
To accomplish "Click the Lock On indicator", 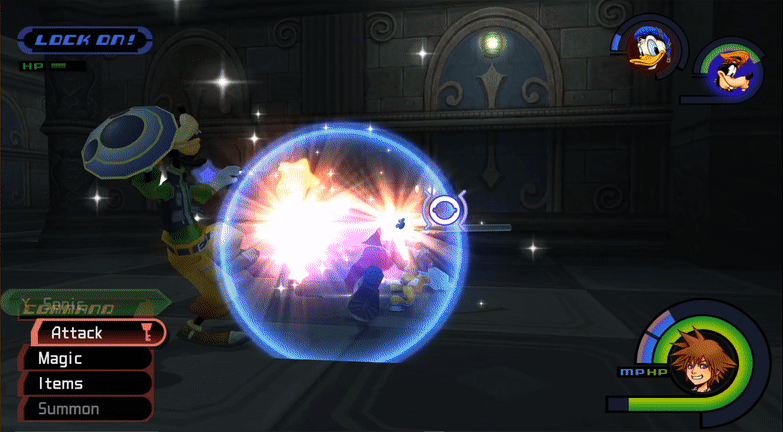I will point(84,40).
